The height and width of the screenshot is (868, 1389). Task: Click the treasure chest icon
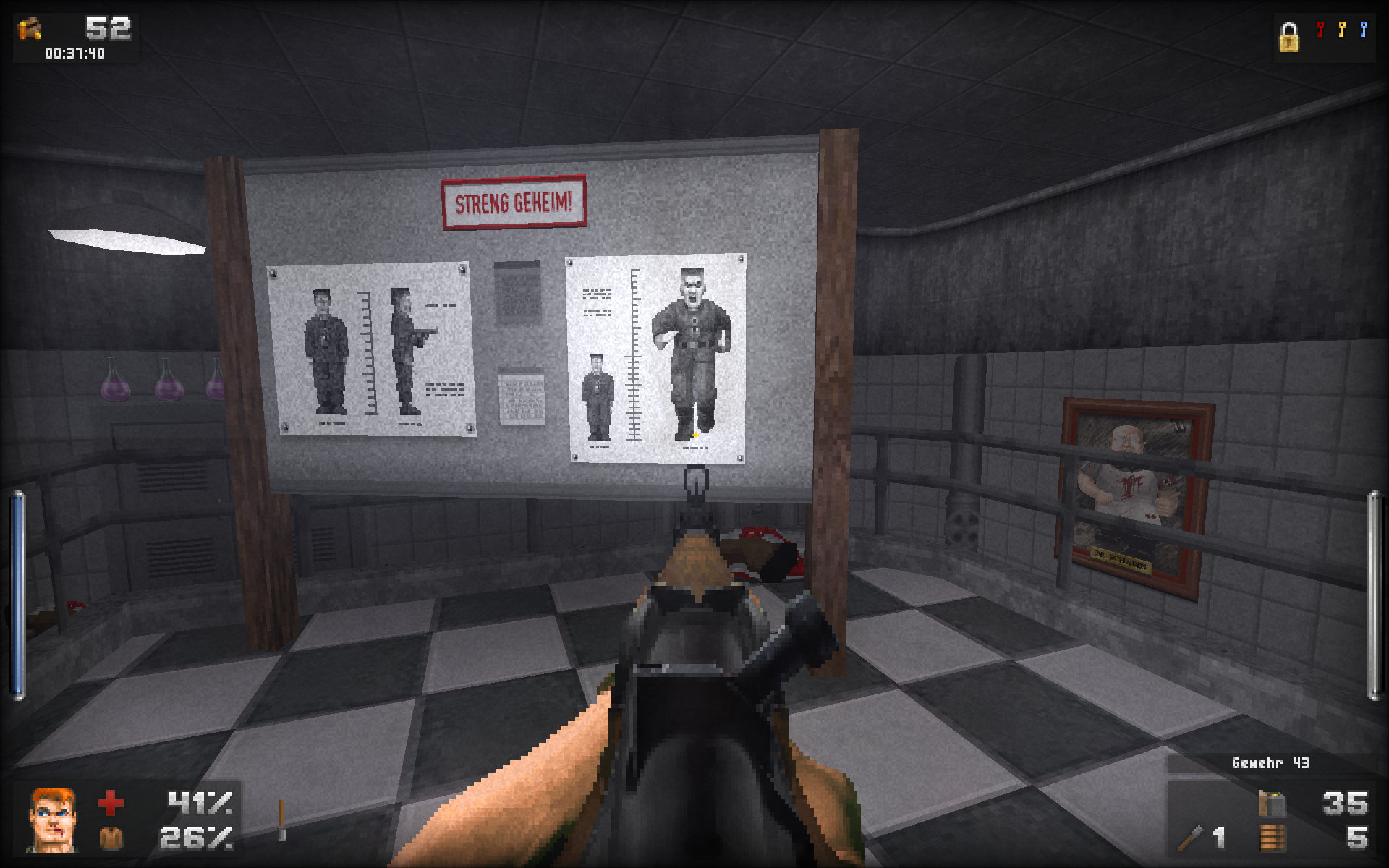point(30,30)
